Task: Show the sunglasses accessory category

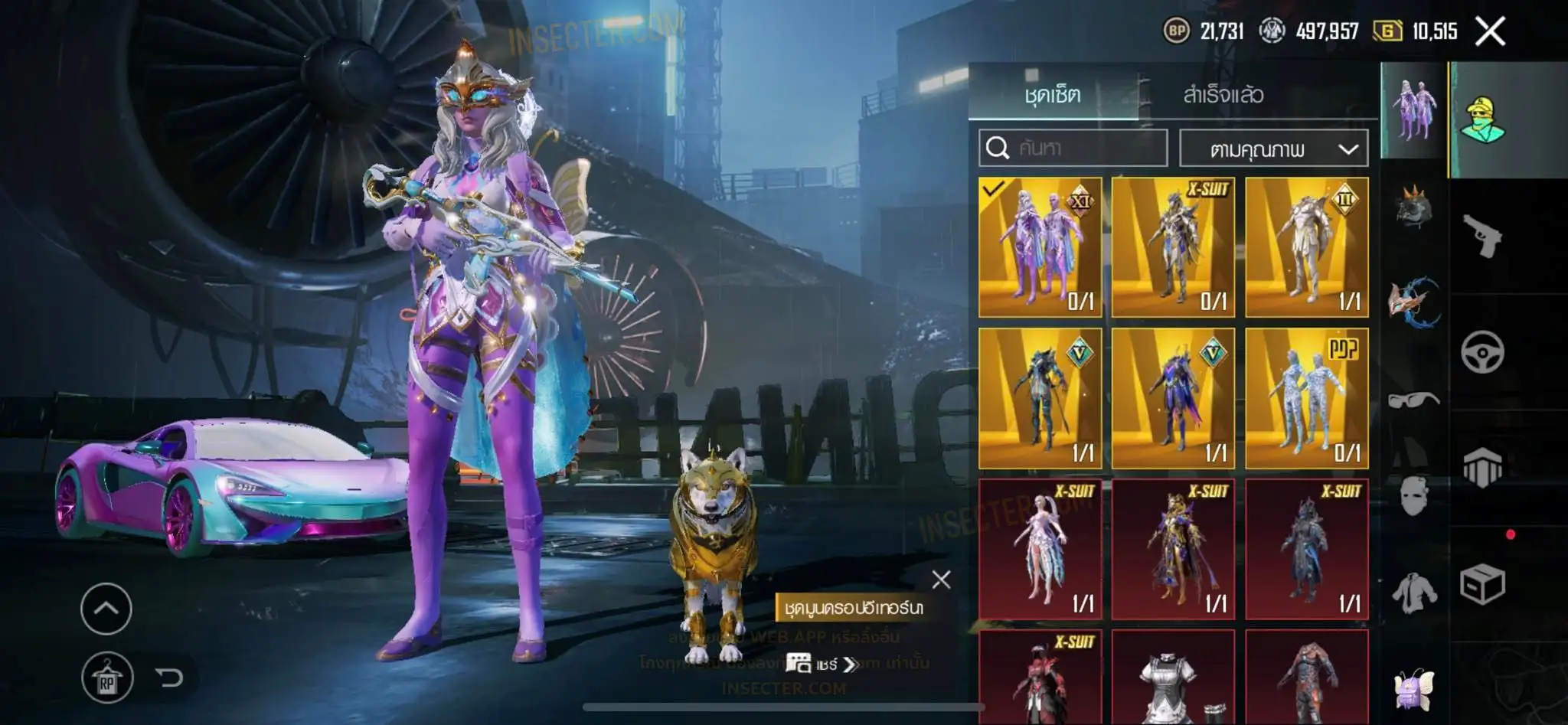Action: point(1413,400)
